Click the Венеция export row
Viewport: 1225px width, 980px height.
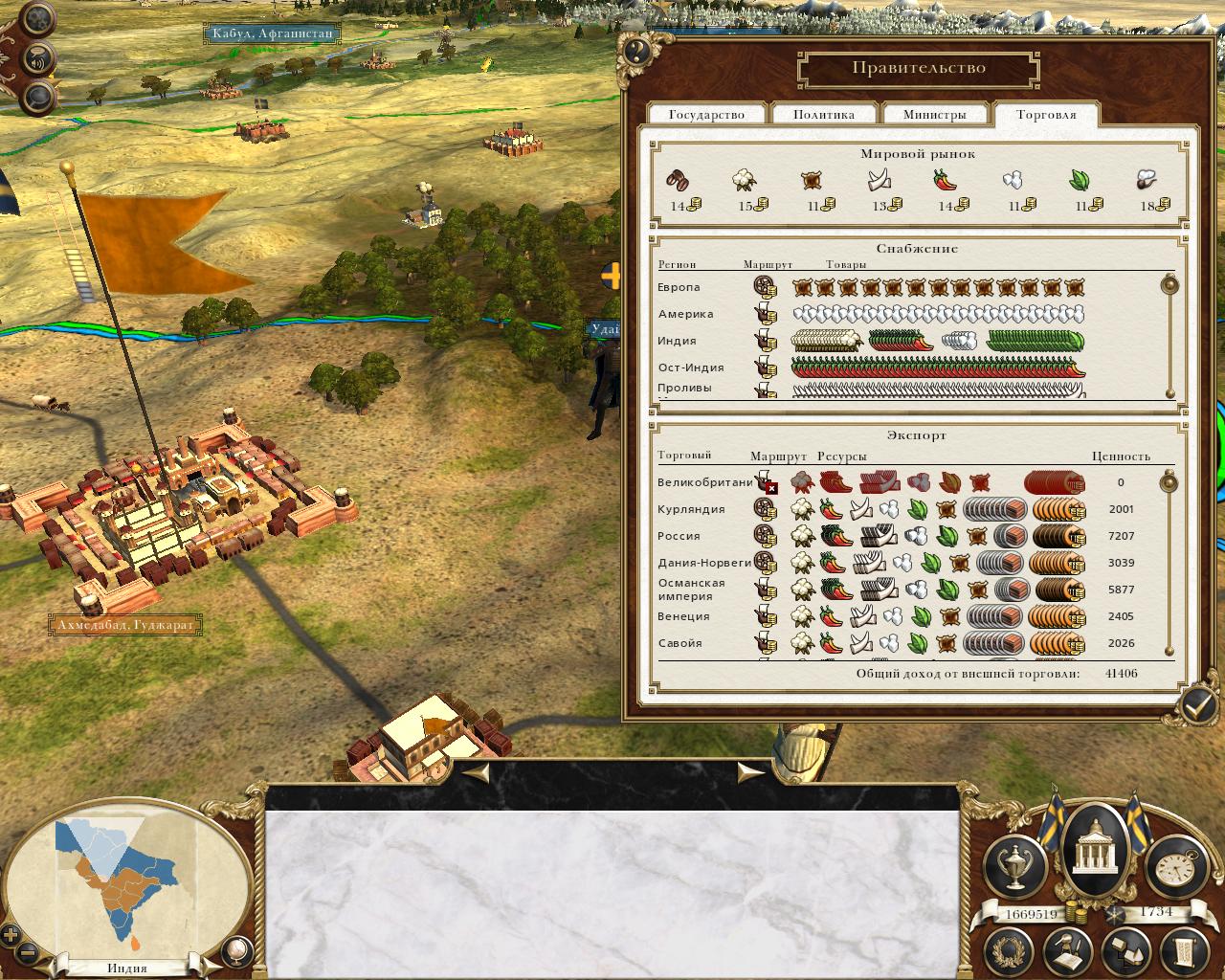point(683,616)
